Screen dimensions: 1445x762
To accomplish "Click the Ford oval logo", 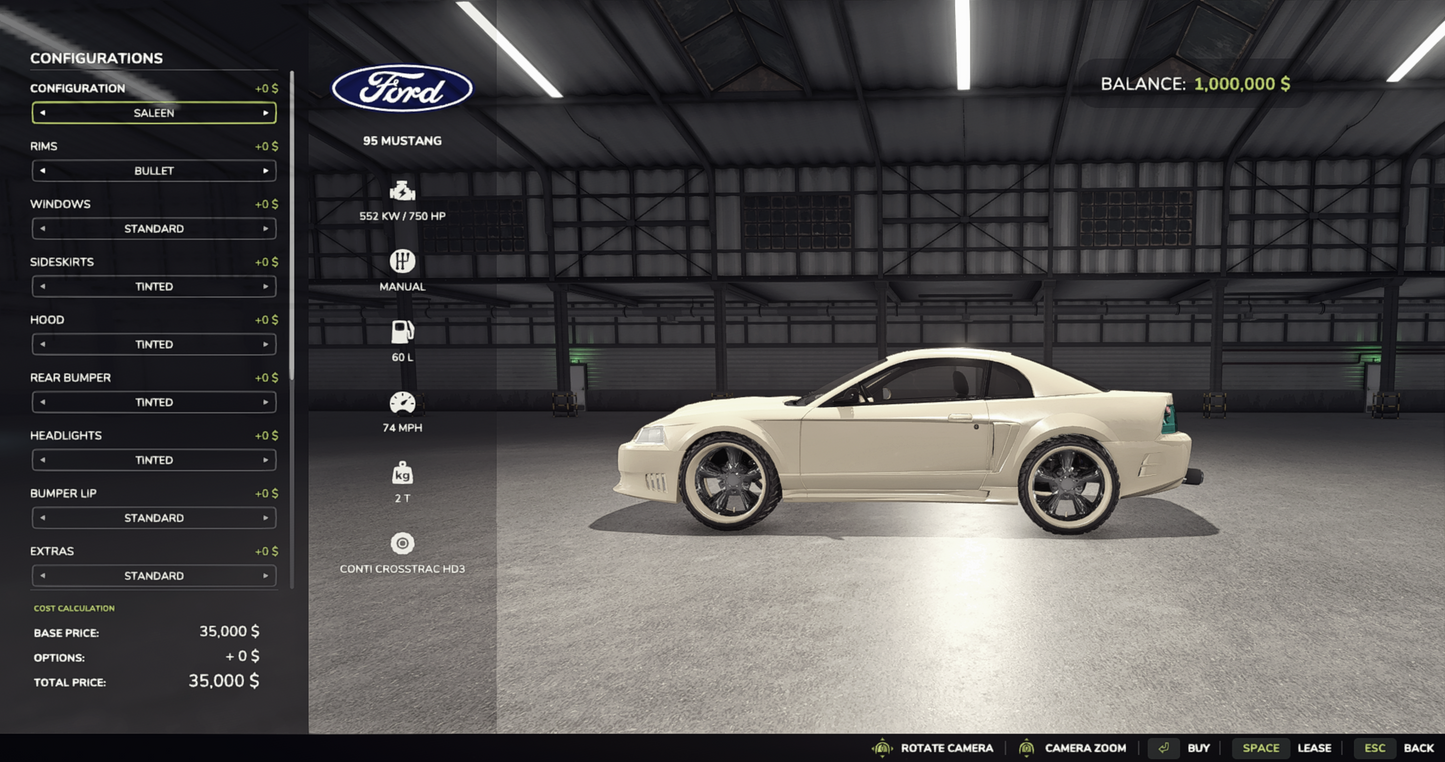I will point(402,88).
